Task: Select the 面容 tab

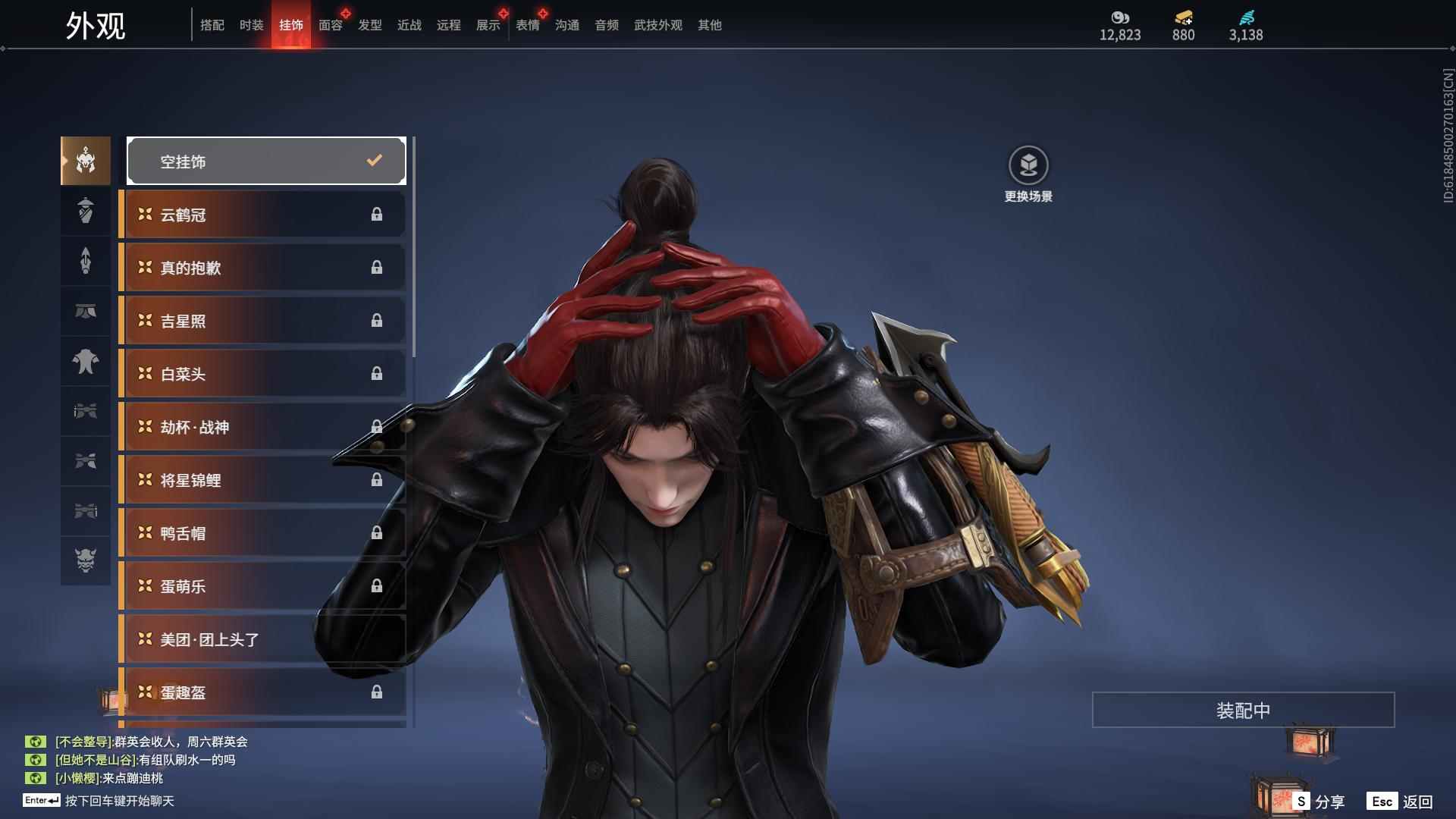Action: click(x=330, y=25)
